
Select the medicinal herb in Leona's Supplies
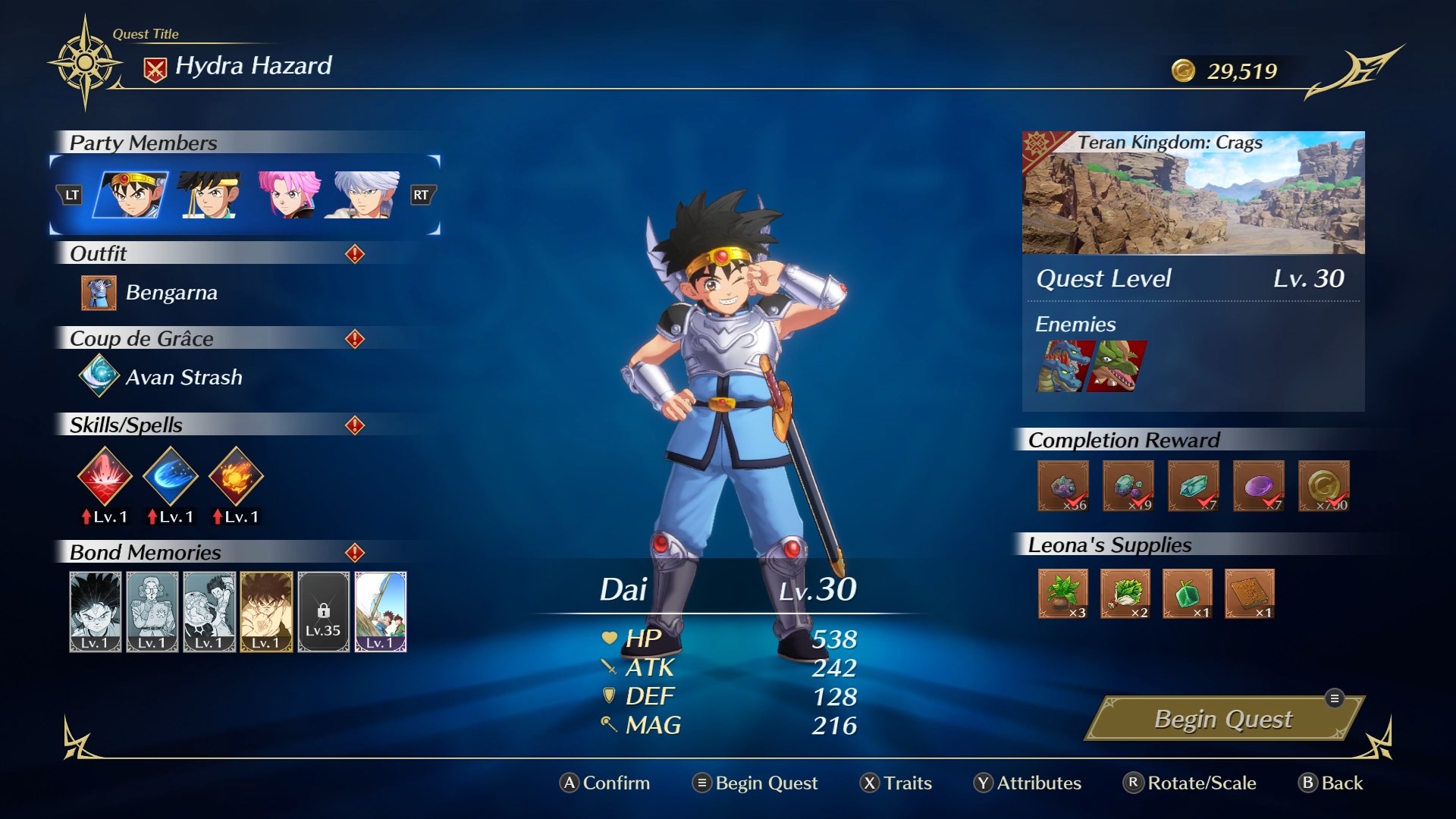pyautogui.click(x=1062, y=594)
